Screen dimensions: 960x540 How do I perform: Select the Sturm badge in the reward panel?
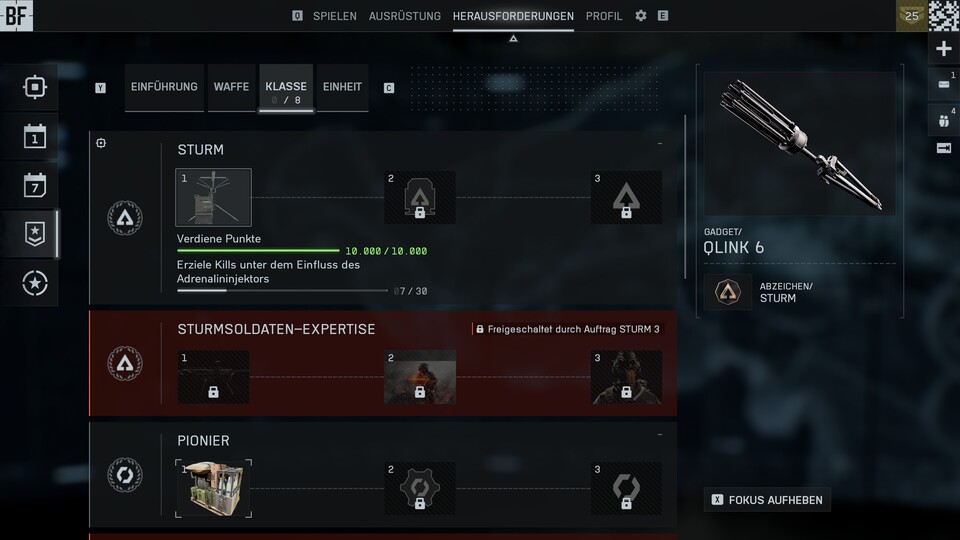[727, 292]
